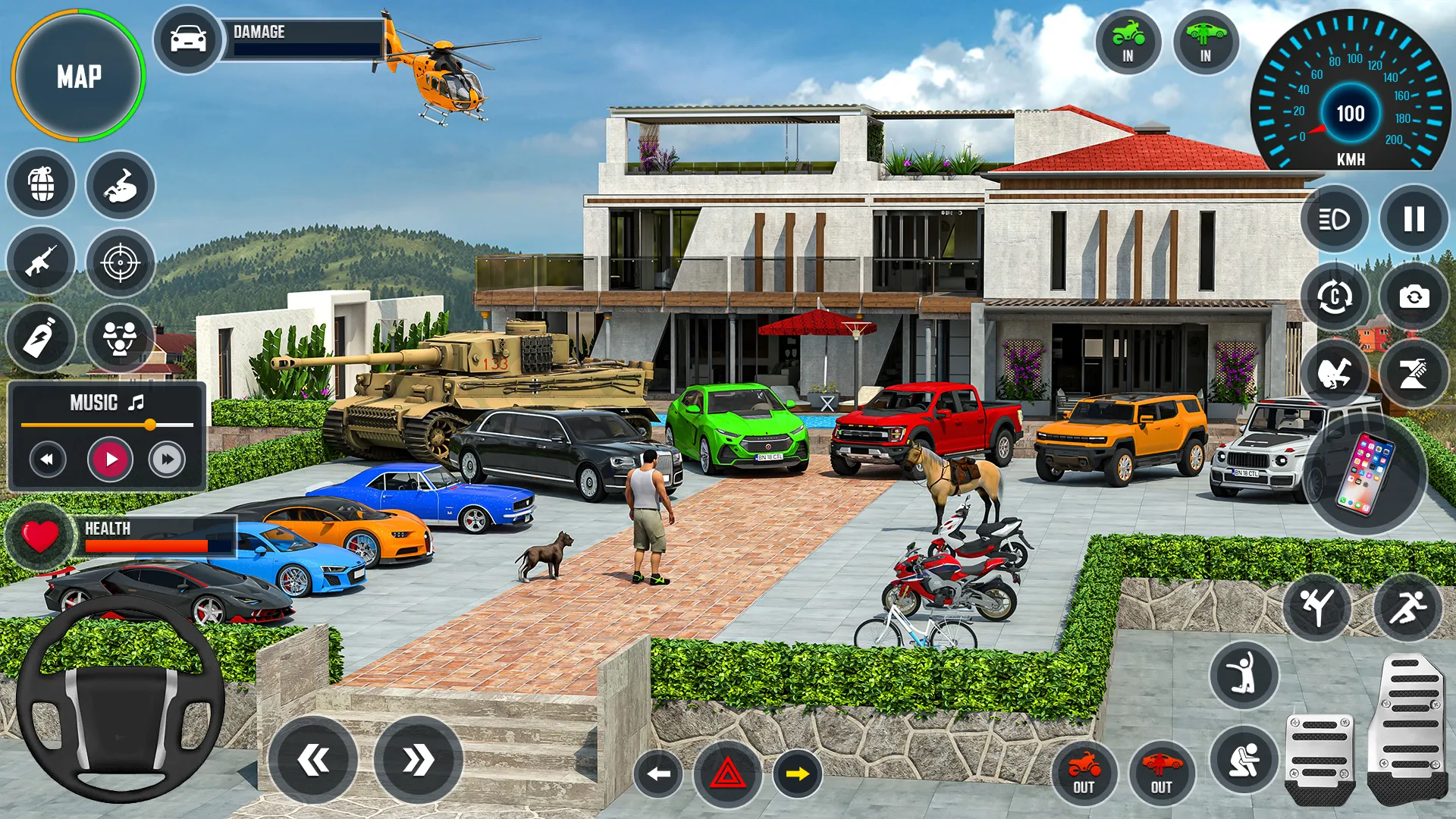The width and height of the screenshot is (1456, 819).
Task: Choose the assault rifle icon
Action: pos(42,262)
